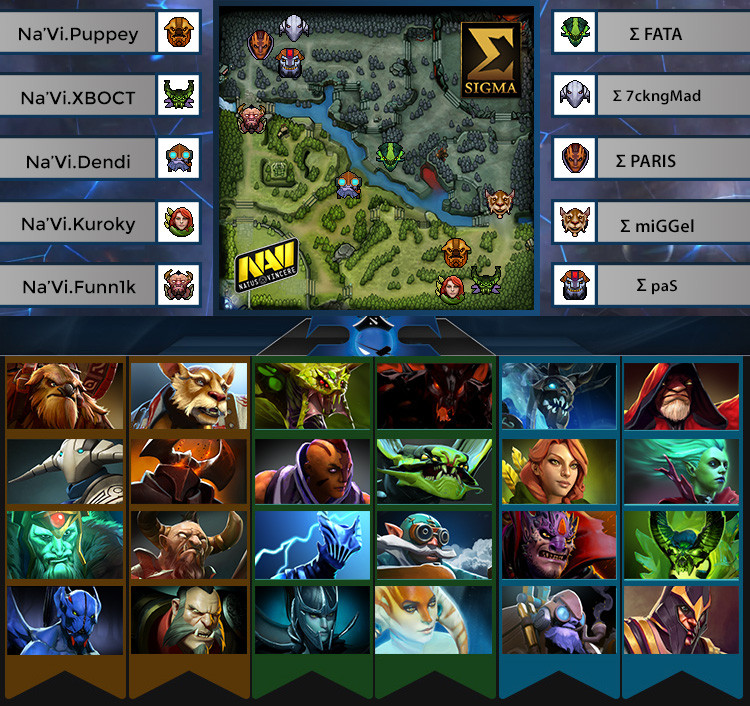The height and width of the screenshot is (706, 750).
Task: Choose the Gyrocopter goggles hero portrait
Action: 434,546
